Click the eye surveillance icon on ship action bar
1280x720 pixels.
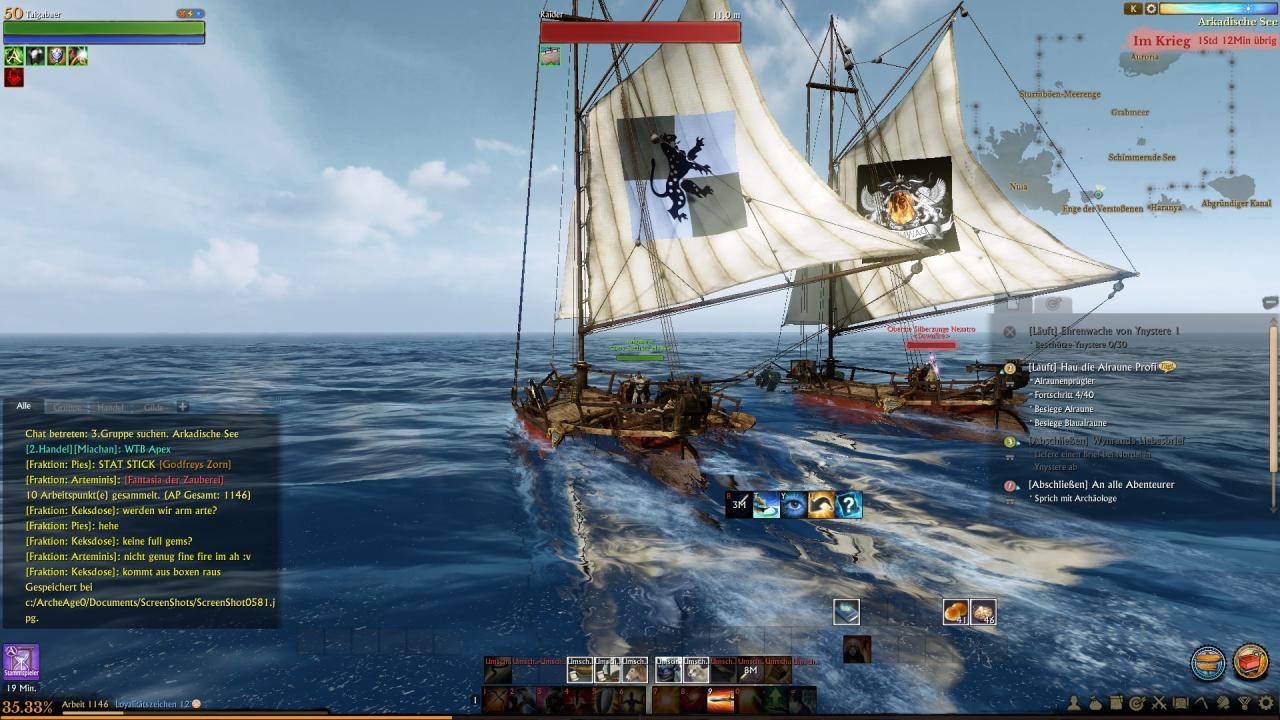pos(794,505)
